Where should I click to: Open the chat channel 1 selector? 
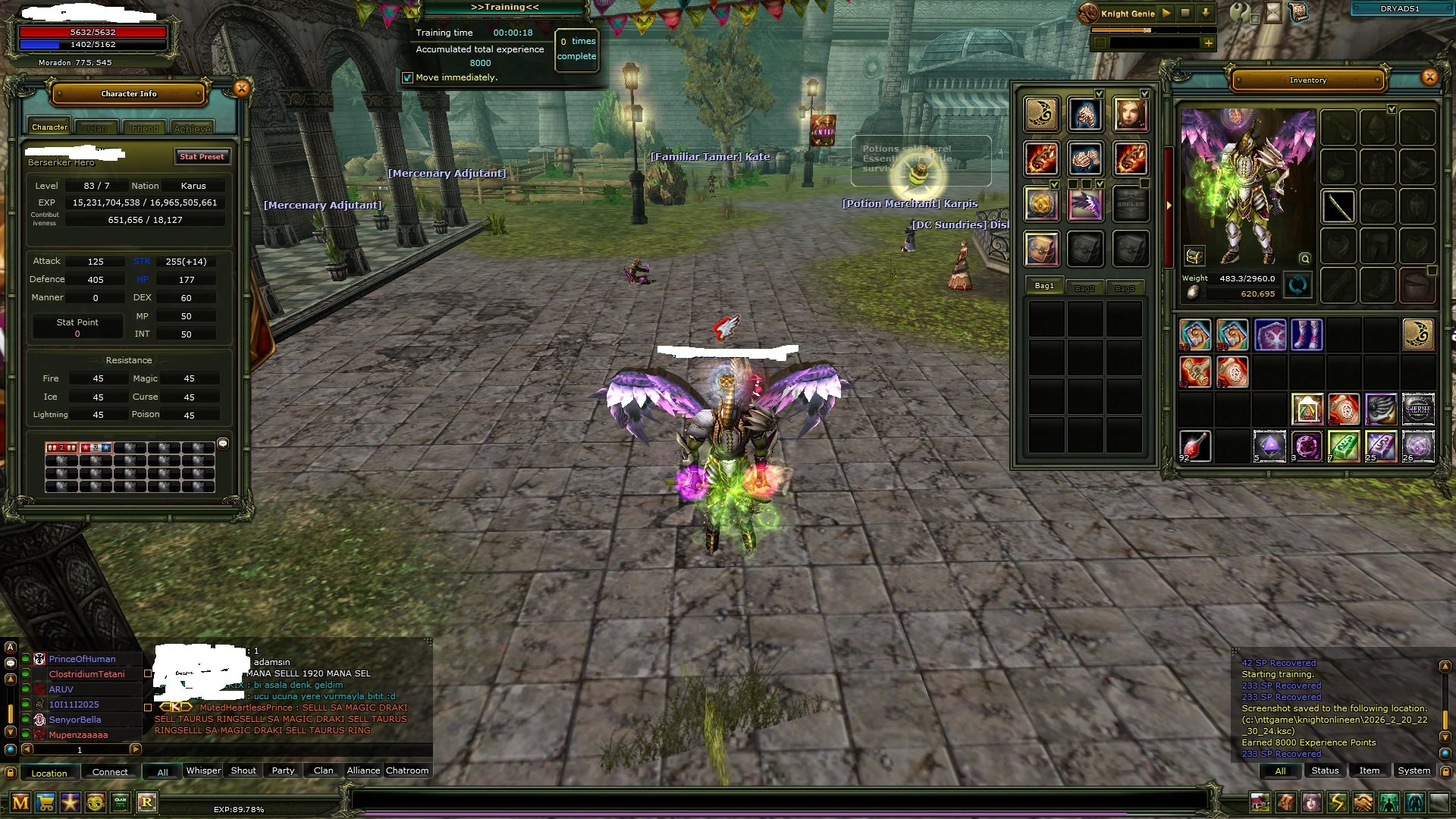click(80, 748)
